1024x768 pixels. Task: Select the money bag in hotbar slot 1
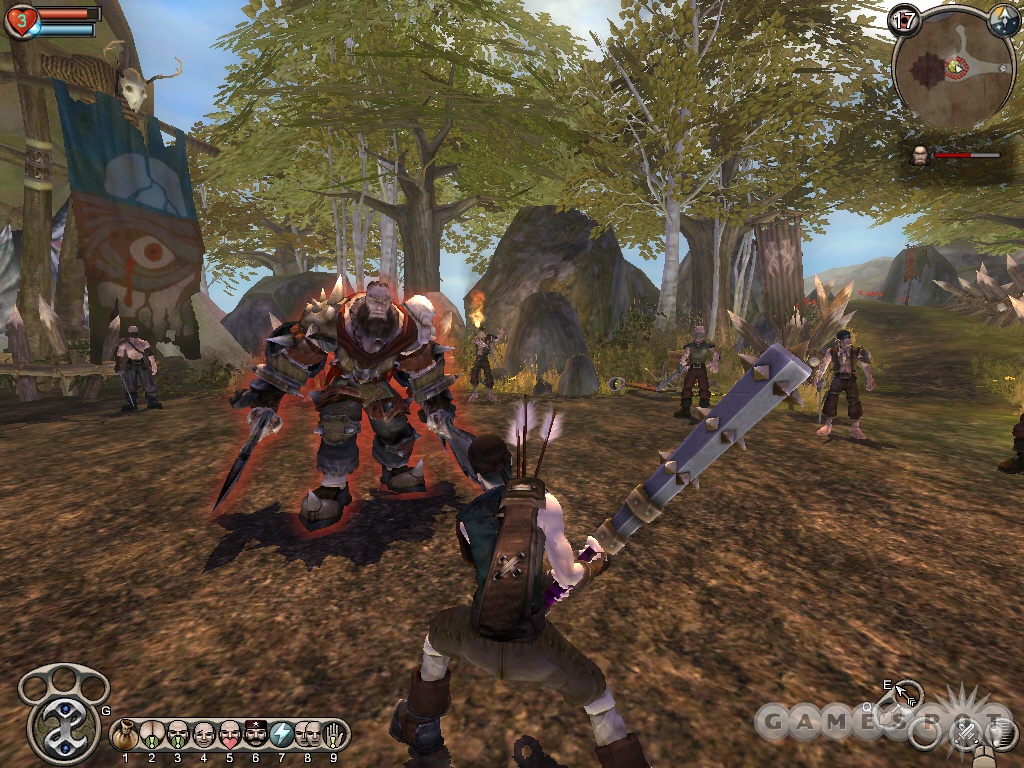point(126,734)
